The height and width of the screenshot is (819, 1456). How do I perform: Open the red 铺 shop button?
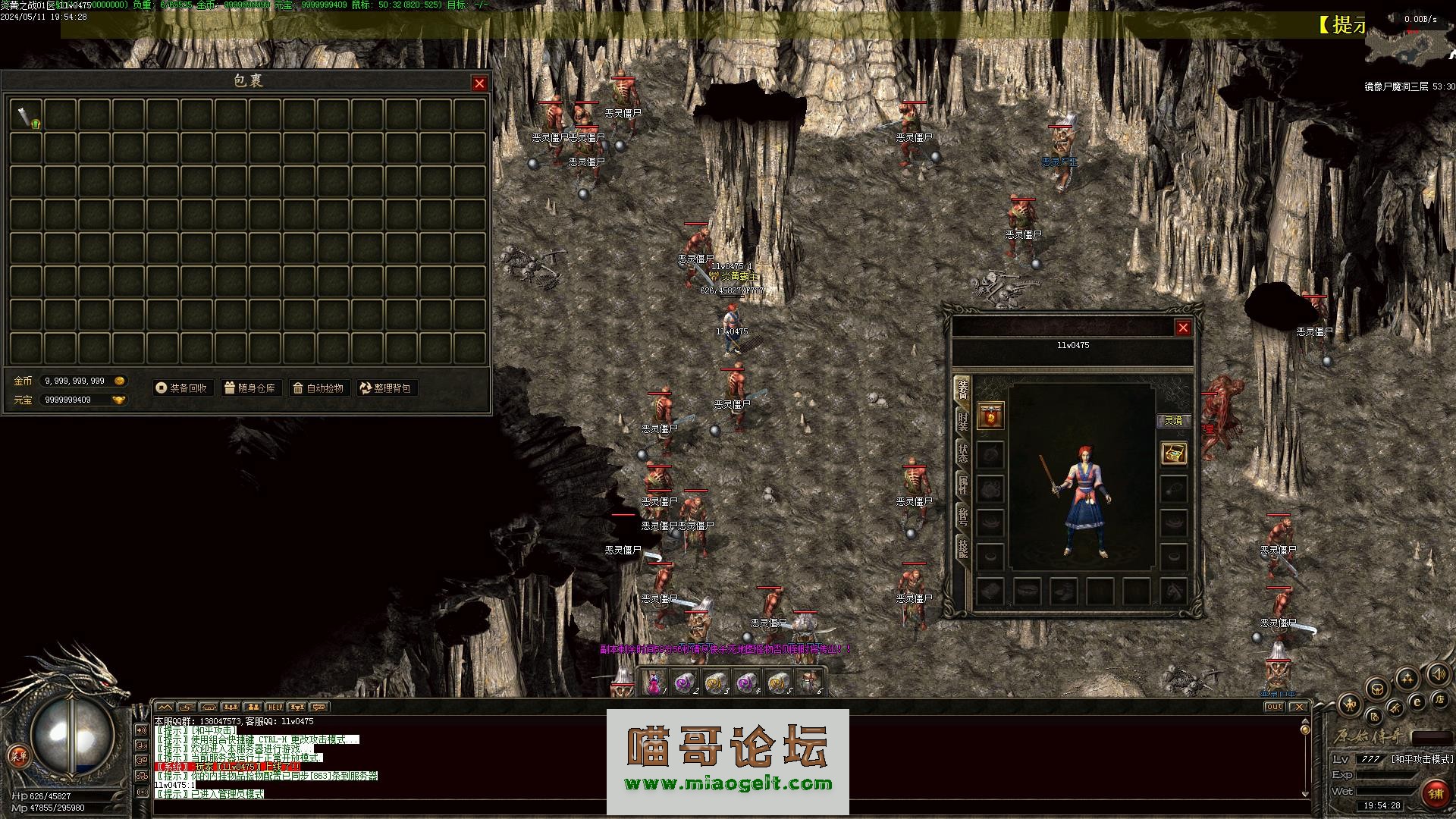[x=1435, y=794]
